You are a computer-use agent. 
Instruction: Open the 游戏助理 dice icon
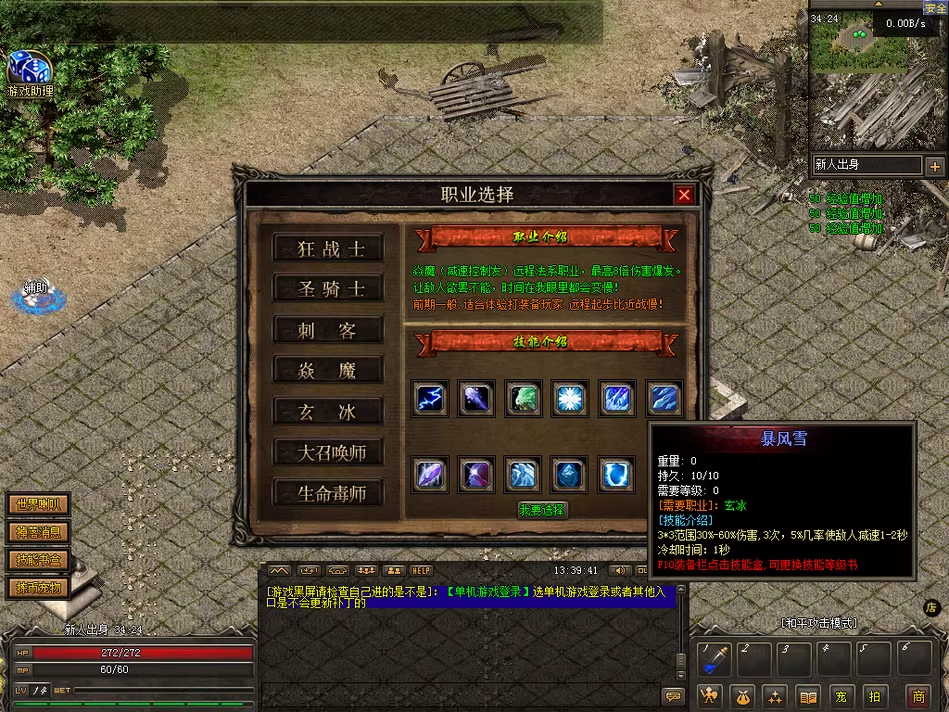[x=28, y=70]
